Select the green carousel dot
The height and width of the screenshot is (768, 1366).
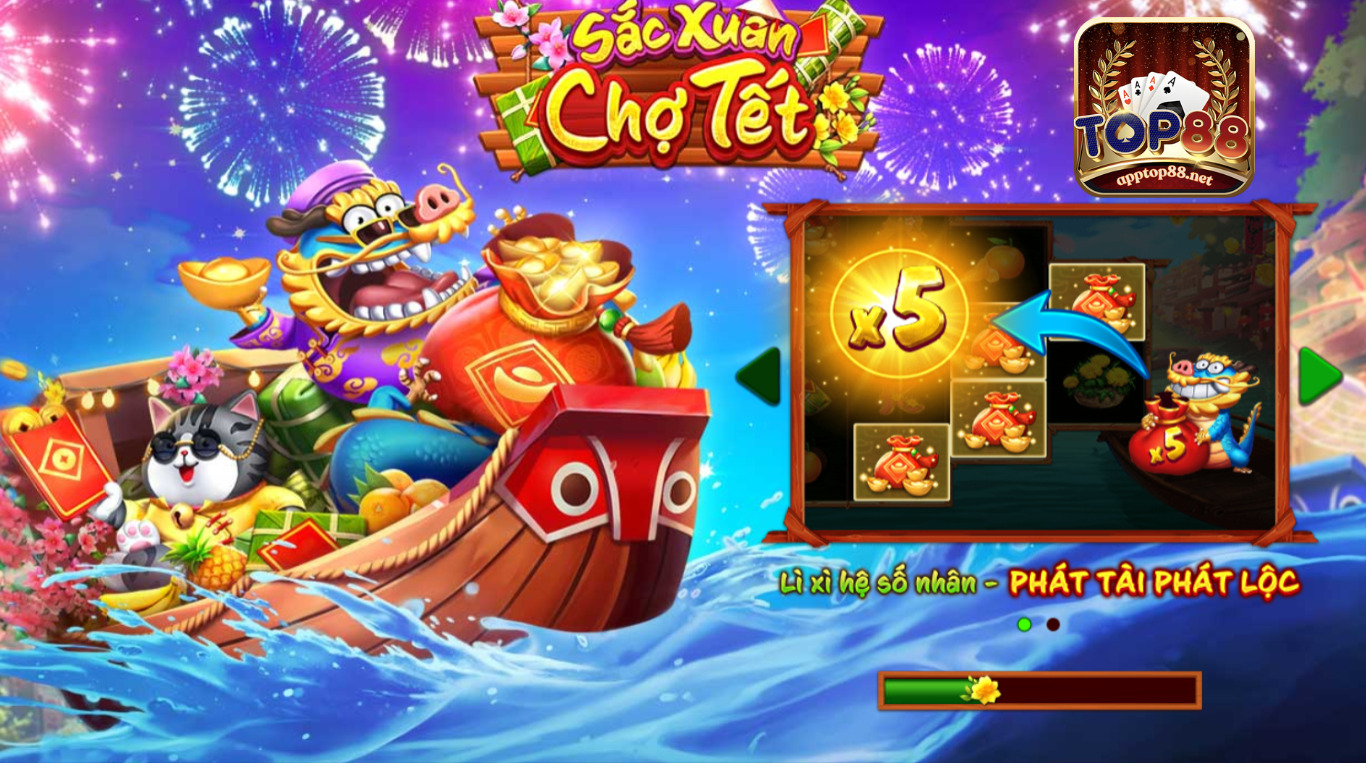coord(1023,623)
